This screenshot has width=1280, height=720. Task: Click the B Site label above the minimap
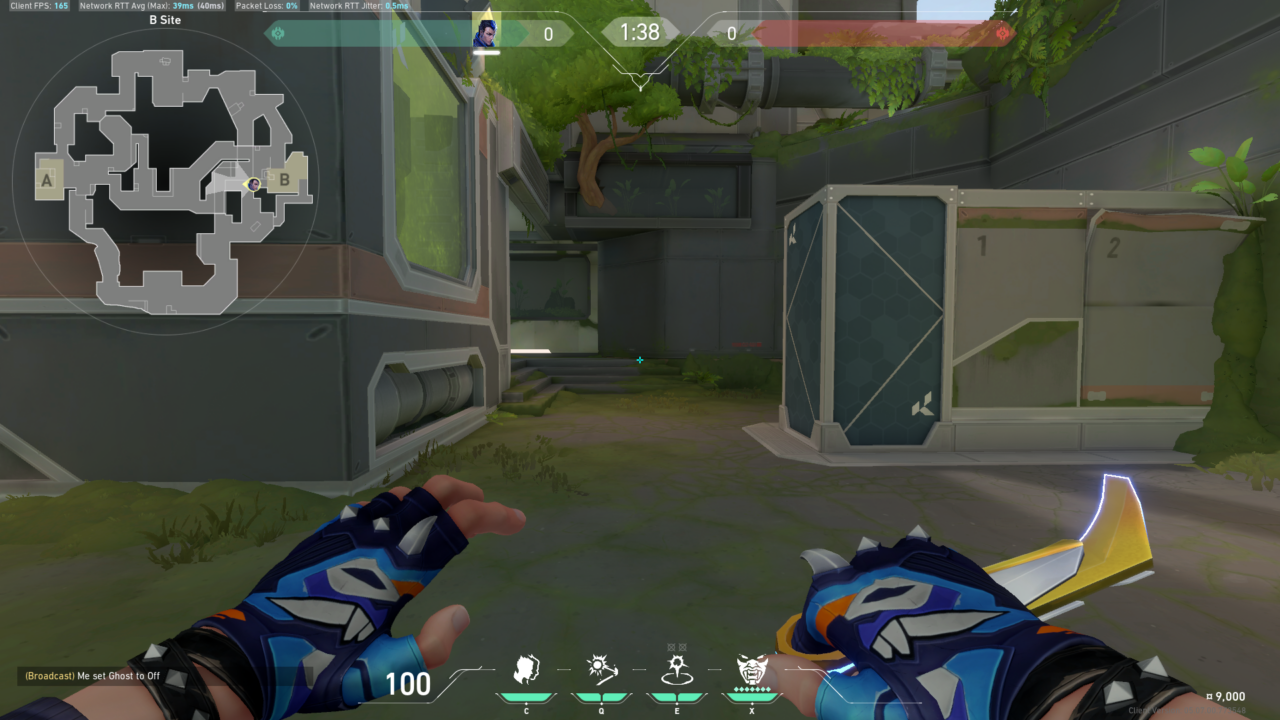[165, 20]
